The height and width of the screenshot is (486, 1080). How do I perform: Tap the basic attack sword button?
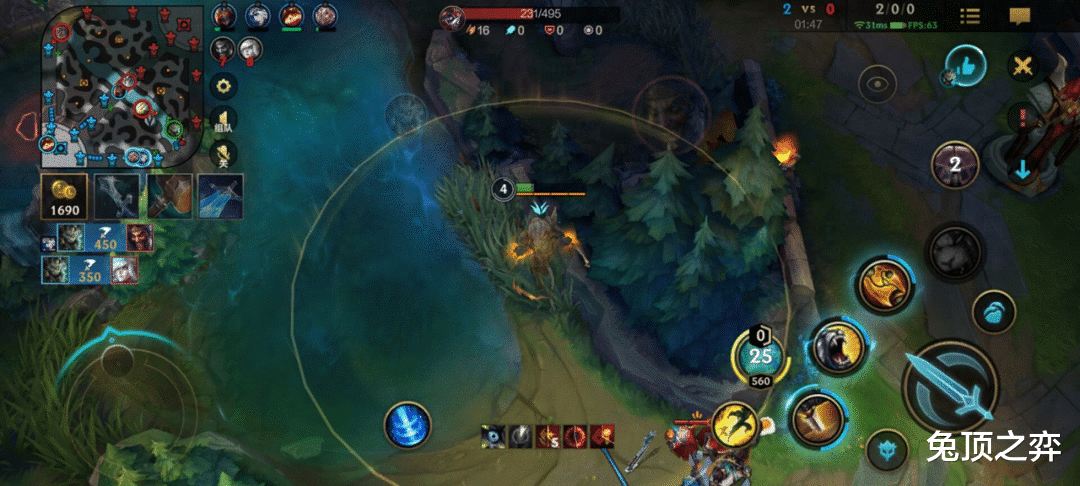949,387
